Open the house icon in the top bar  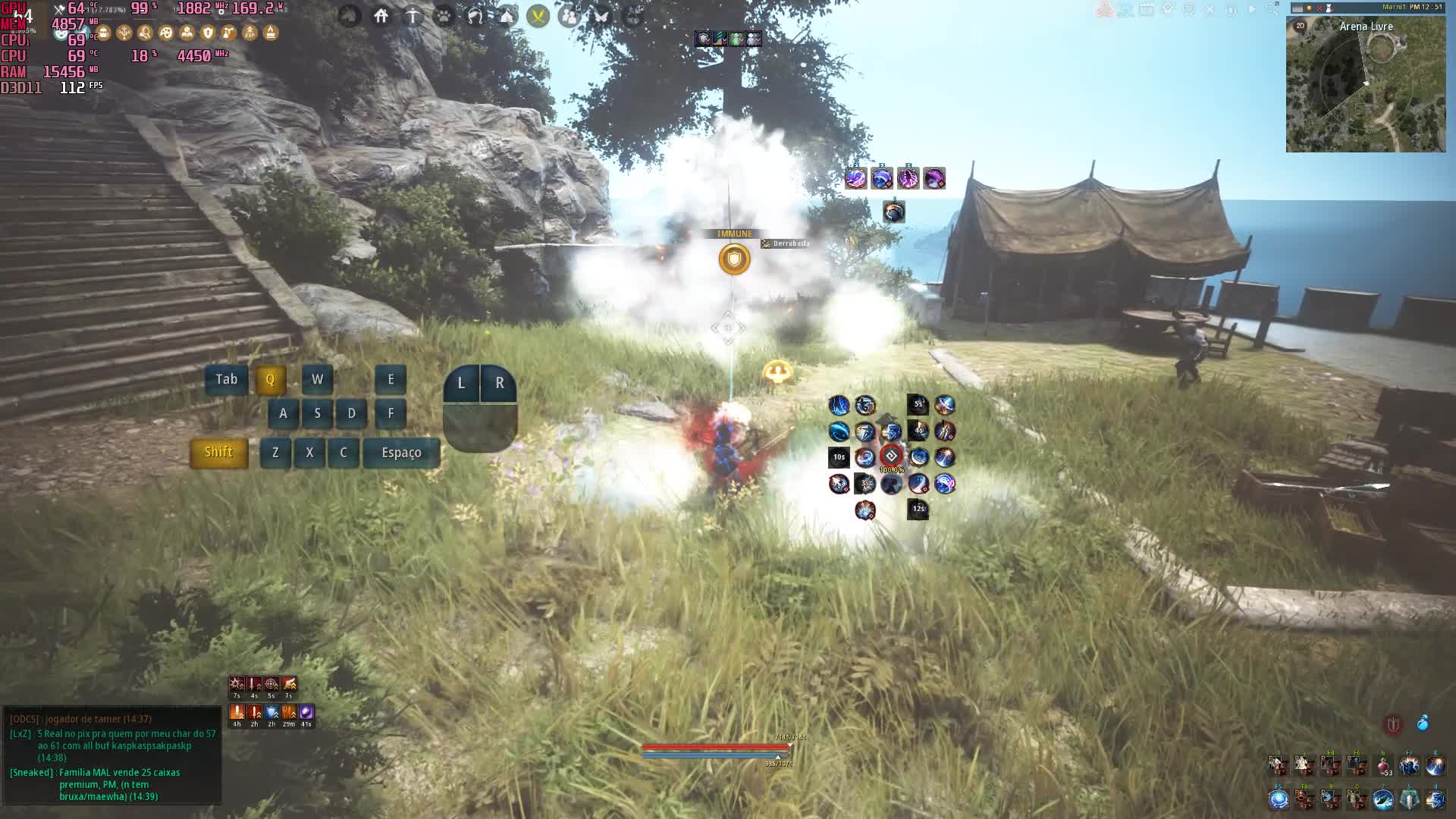381,15
